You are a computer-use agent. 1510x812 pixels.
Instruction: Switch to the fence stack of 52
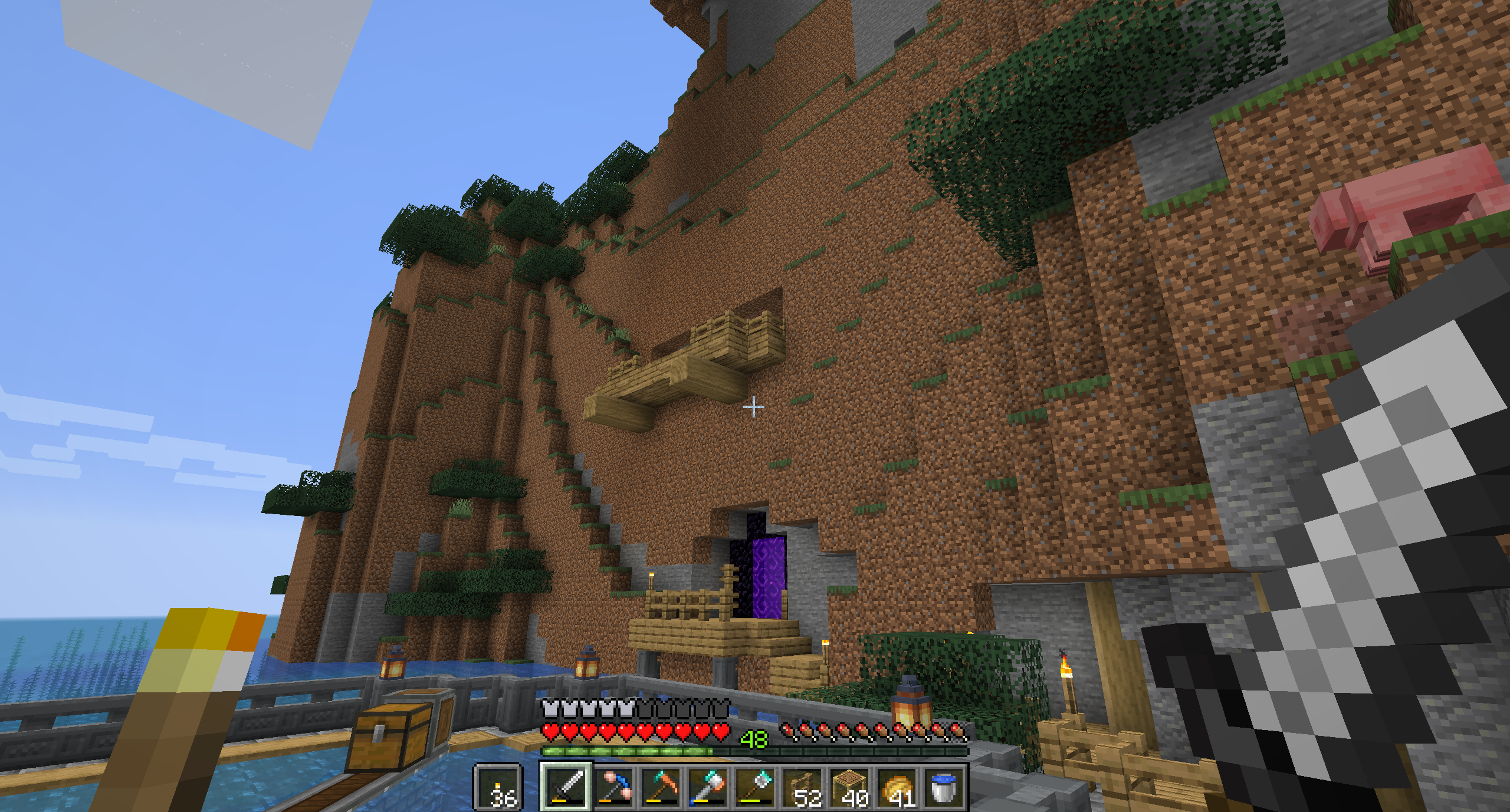click(x=803, y=787)
